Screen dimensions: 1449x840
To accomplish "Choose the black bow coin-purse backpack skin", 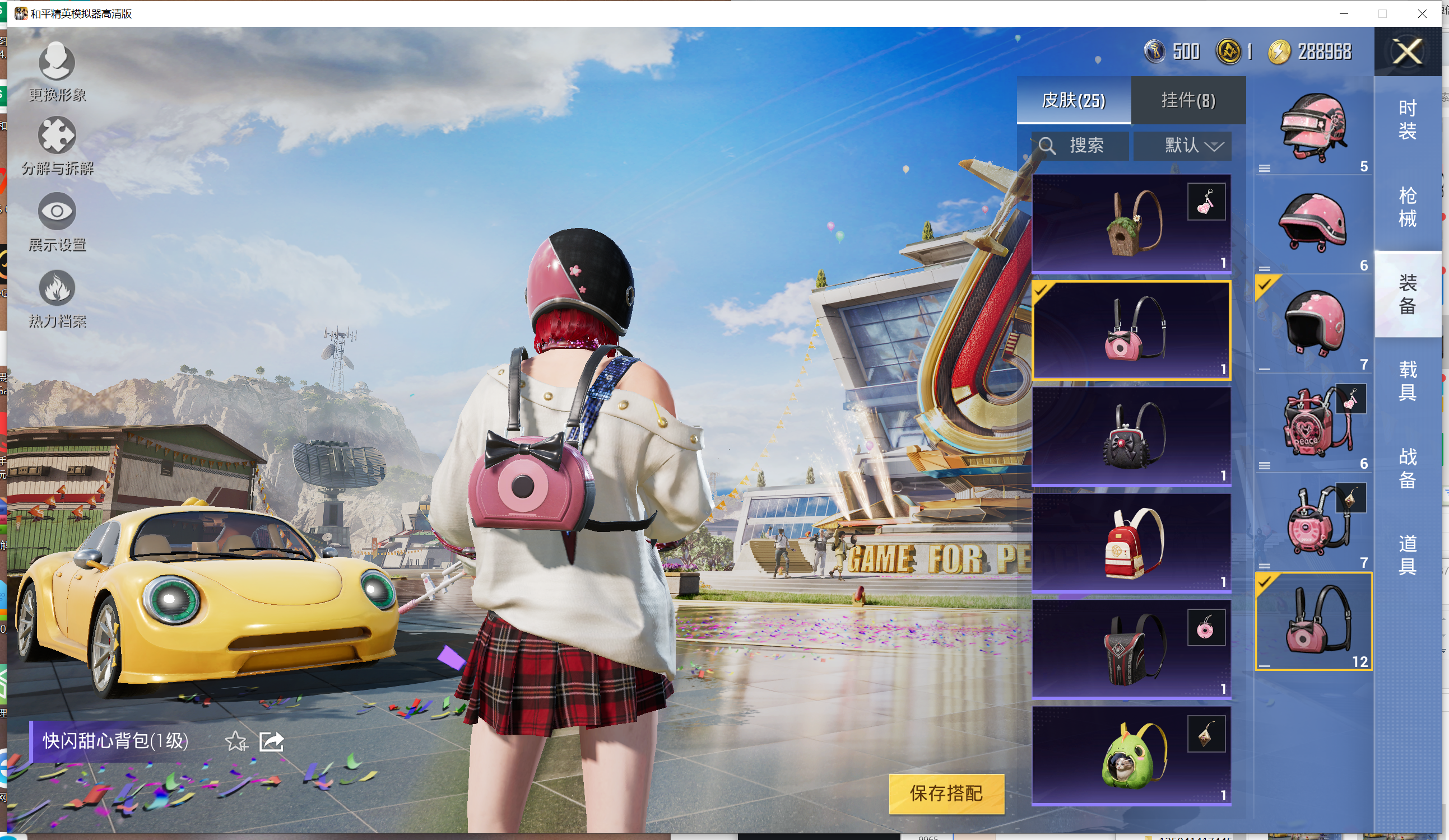I will [1131, 437].
